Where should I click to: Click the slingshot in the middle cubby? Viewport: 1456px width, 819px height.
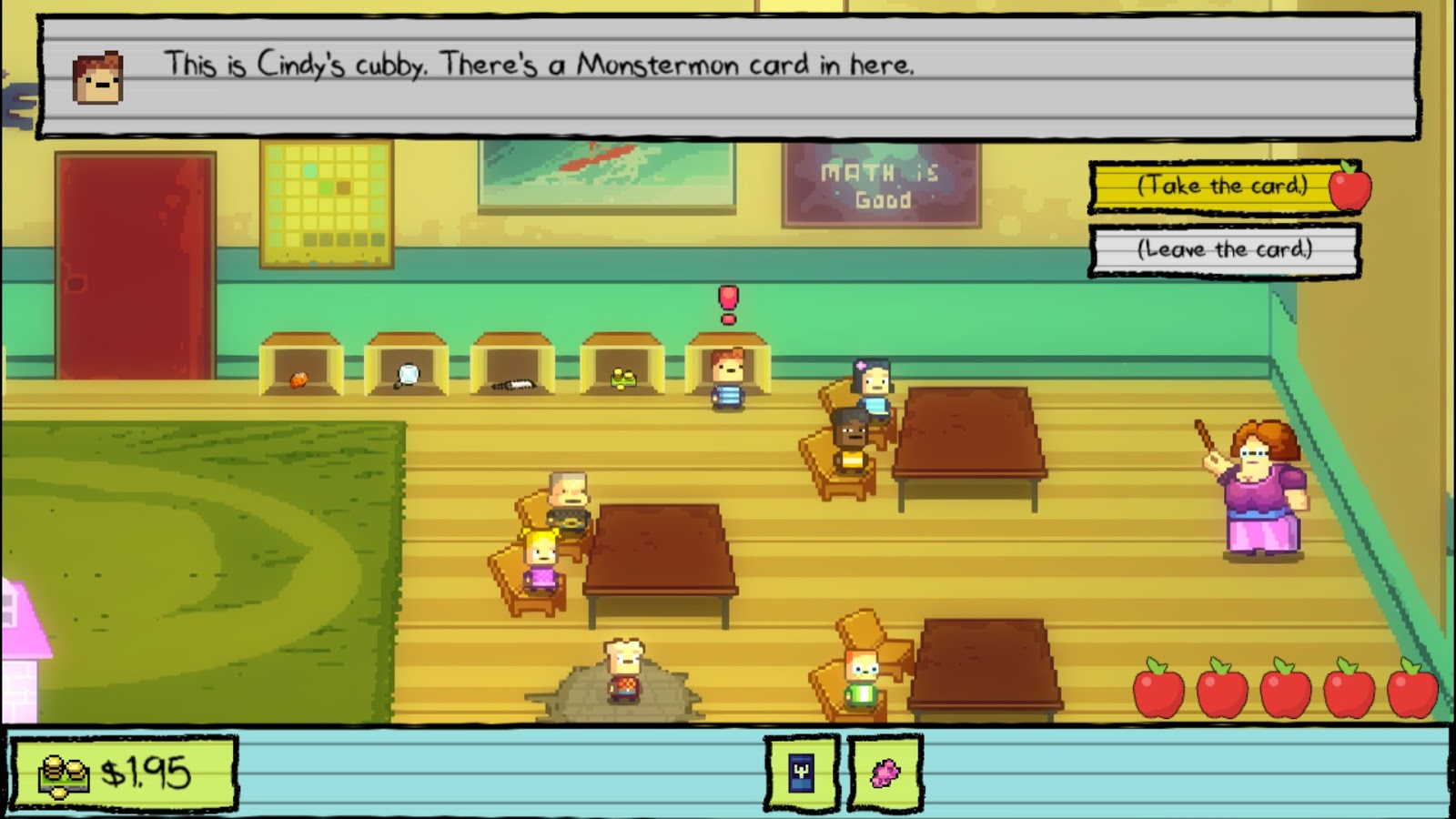pyautogui.click(x=512, y=382)
